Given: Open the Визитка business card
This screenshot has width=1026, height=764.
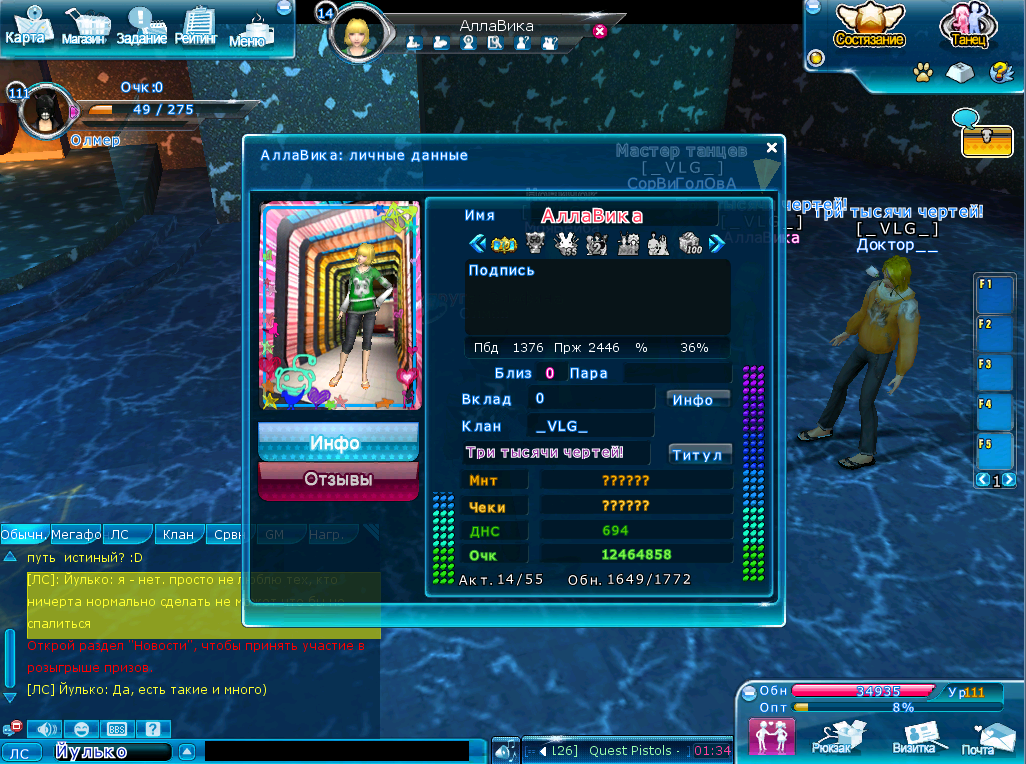Looking at the screenshot, I should (x=914, y=737).
